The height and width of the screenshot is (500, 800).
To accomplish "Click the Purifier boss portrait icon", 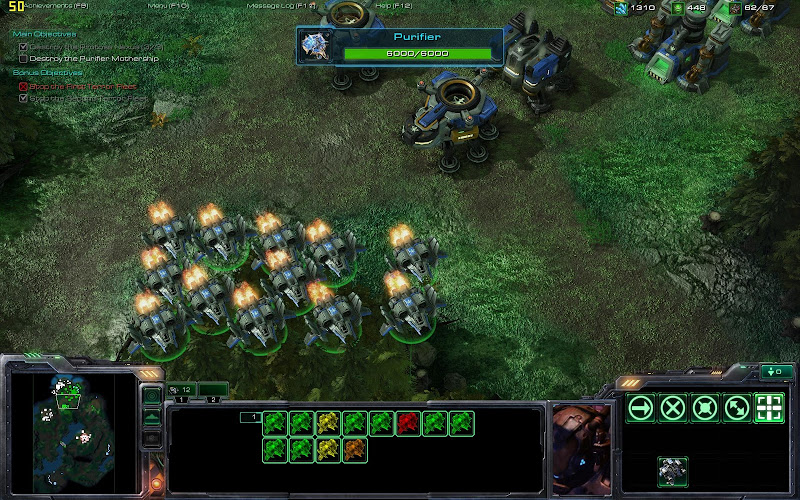I will 318,44.
